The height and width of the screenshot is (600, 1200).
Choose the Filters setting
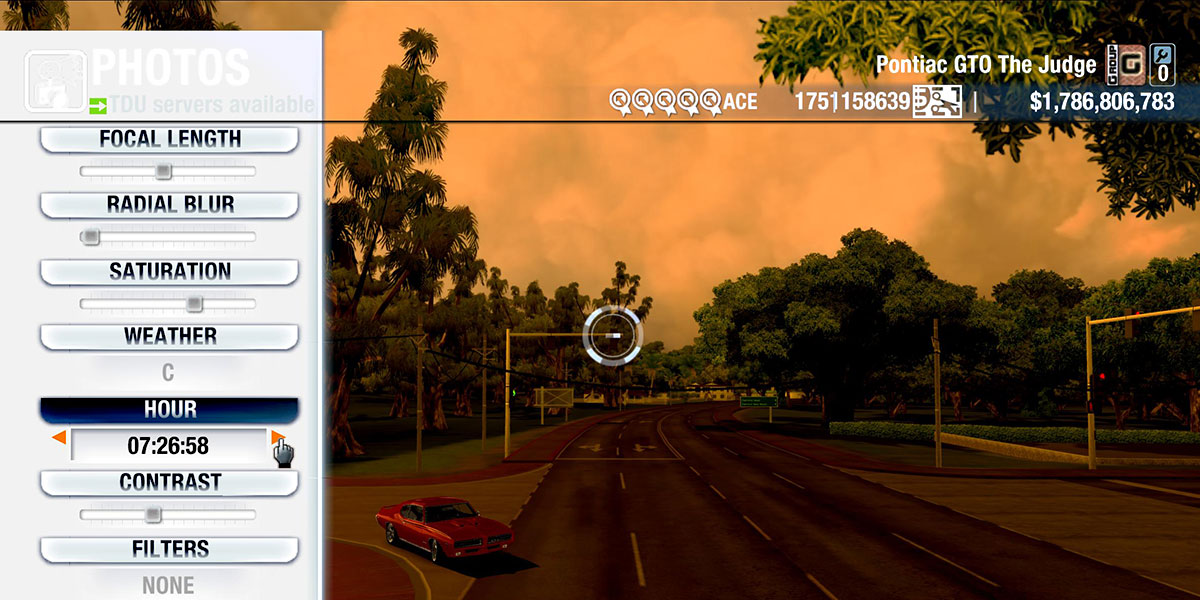click(x=169, y=550)
